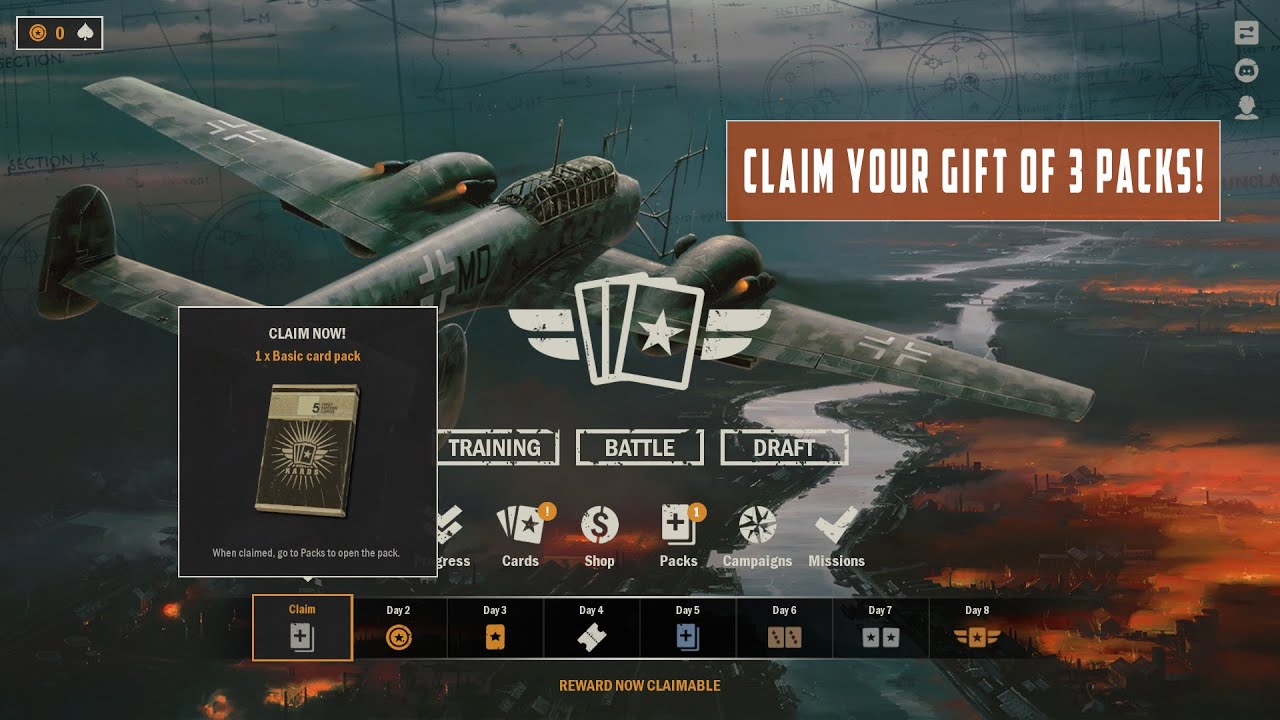Open the Discord community icon

[1246, 70]
